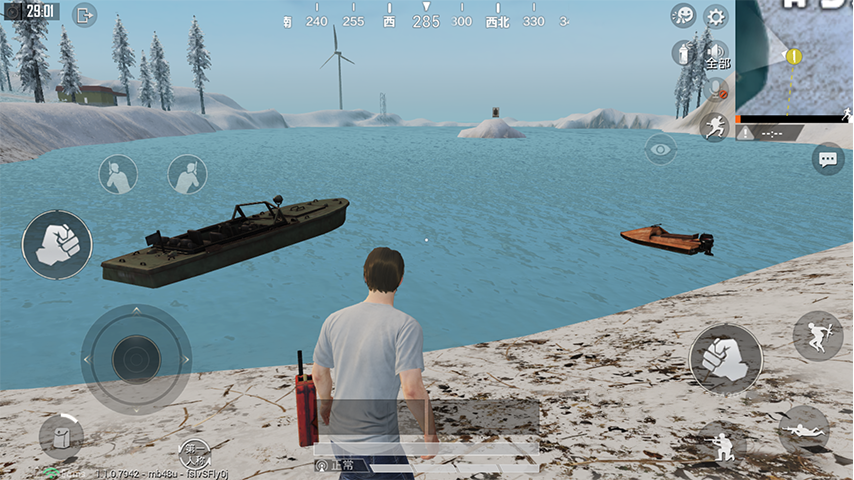
Task: Click the eye free-look button
Action: tap(660, 150)
